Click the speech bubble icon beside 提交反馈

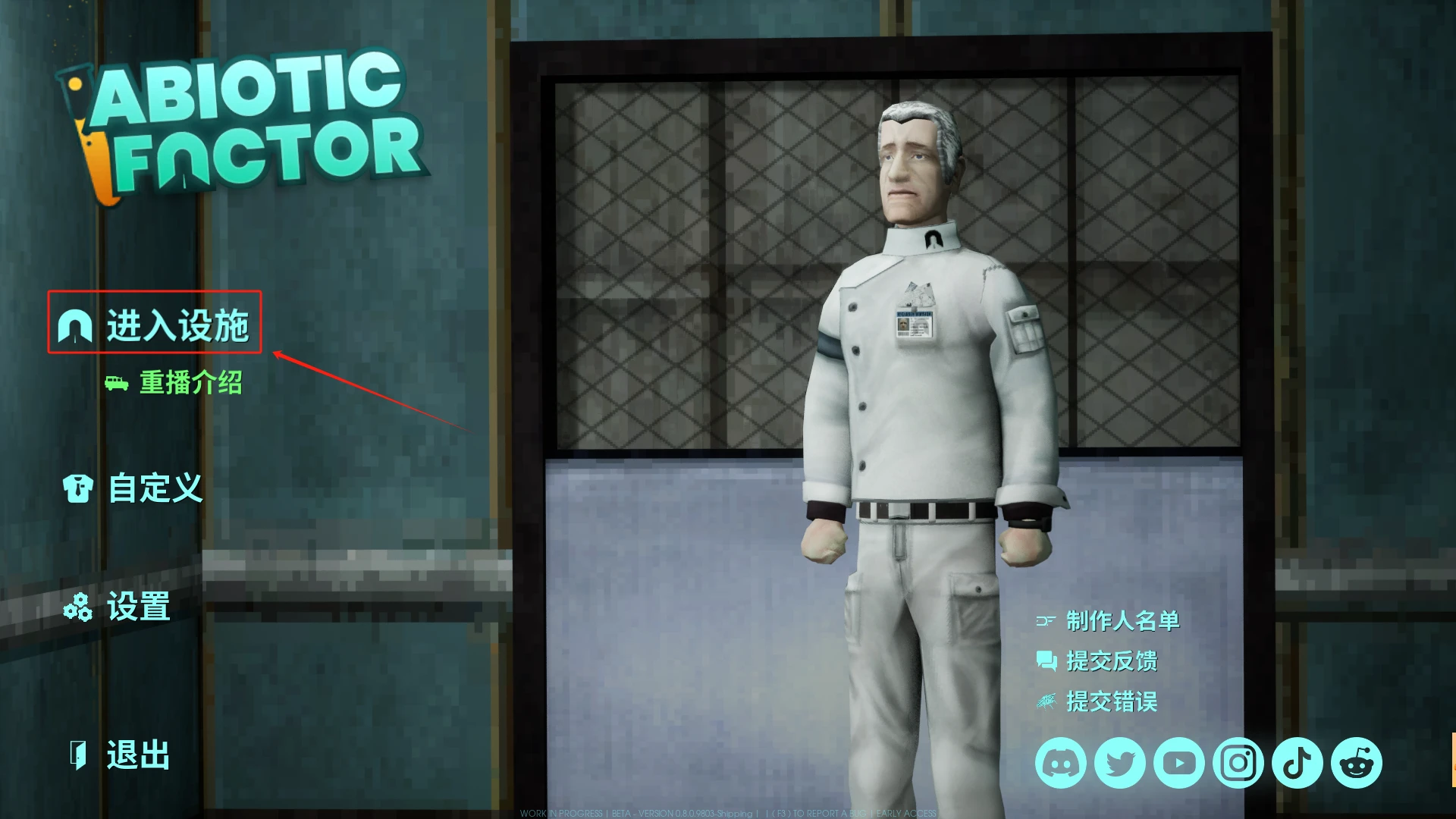(1046, 661)
